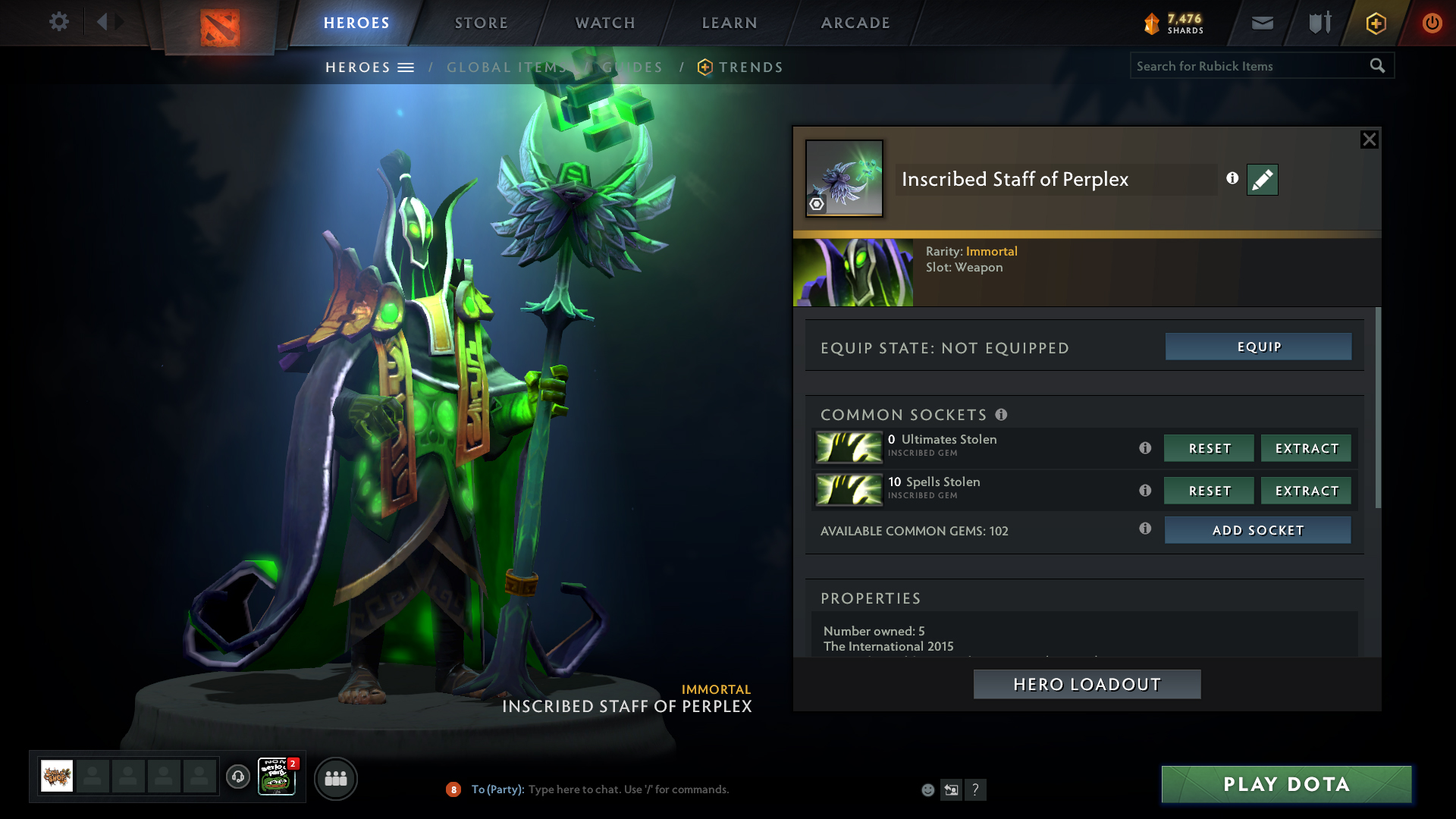Open the settings gear menu
This screenshot has width=1456, height=819.
[58, 22]
